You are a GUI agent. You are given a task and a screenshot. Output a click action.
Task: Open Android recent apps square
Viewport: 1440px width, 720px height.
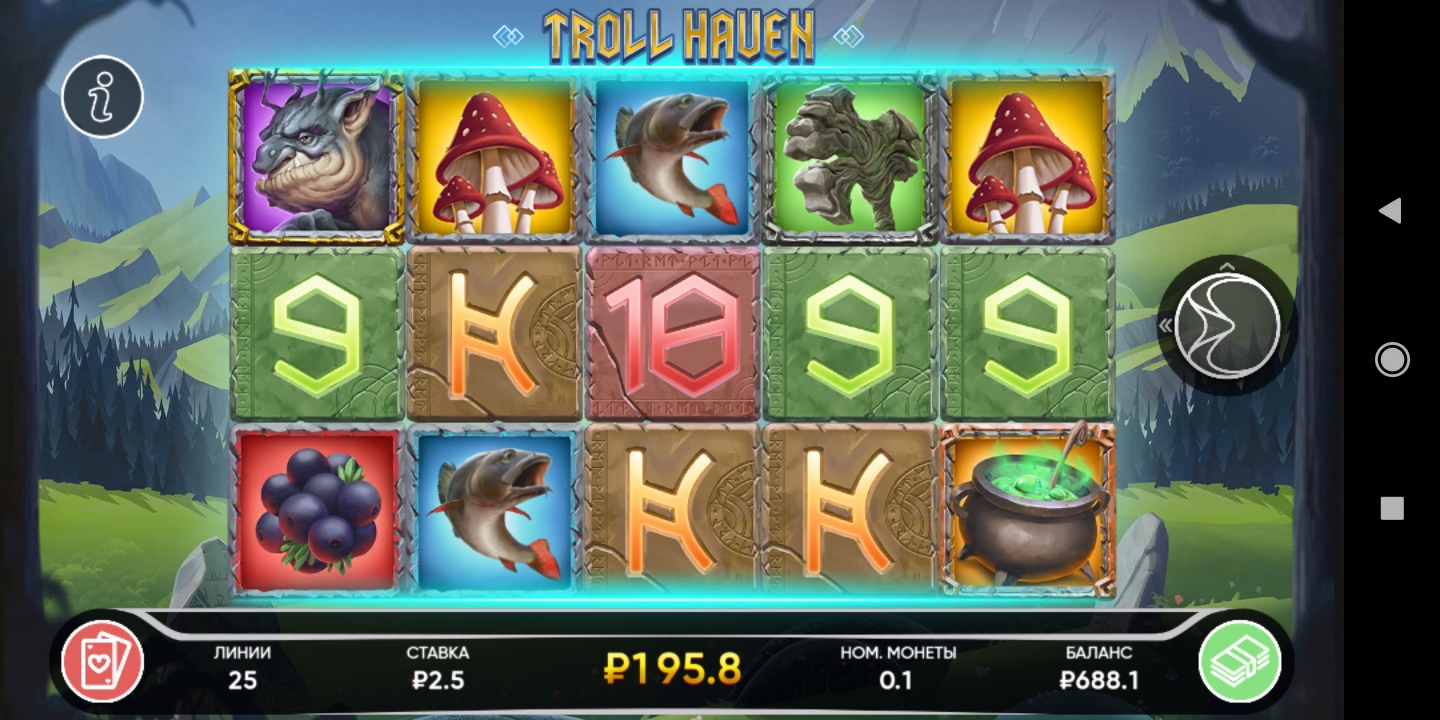(1392, 508)
